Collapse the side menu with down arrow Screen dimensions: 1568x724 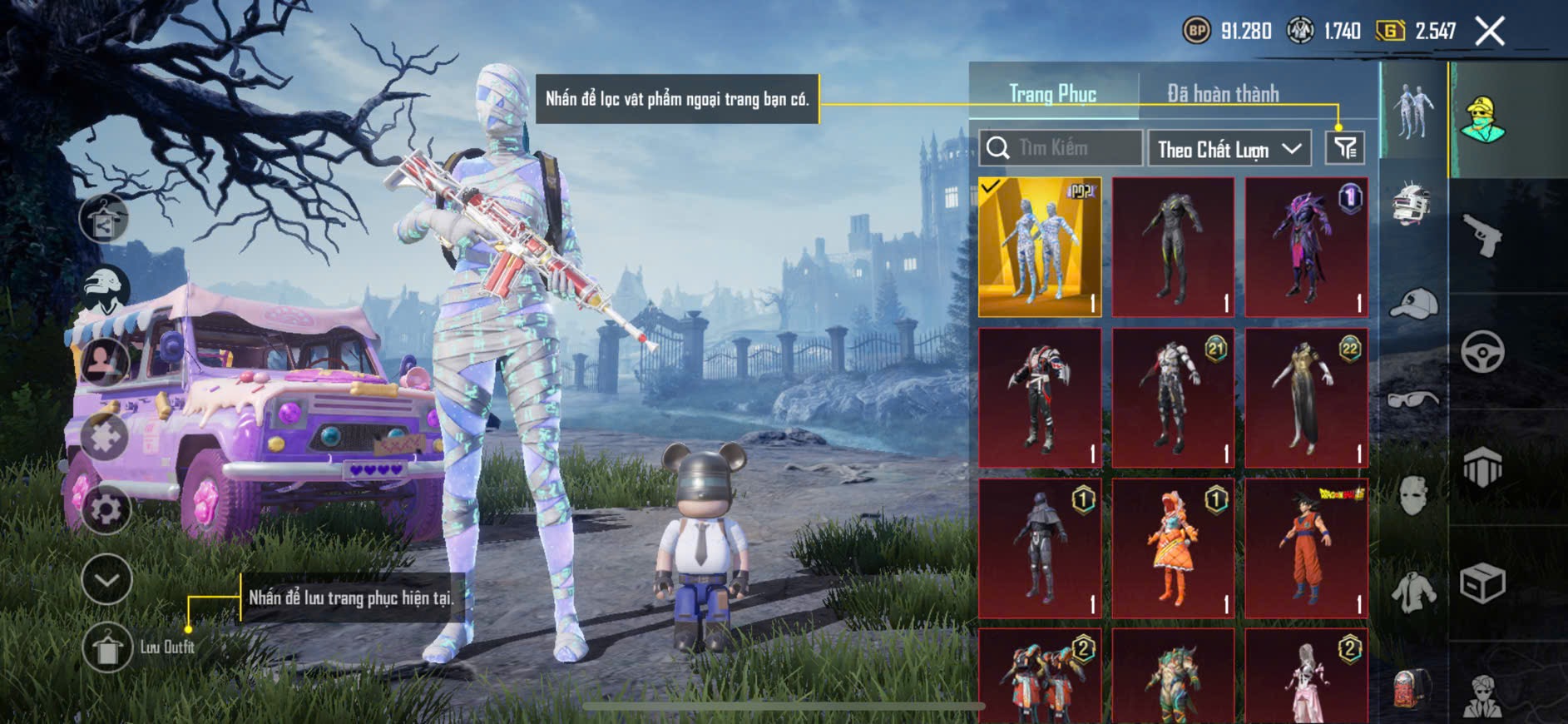[x=106, y=579]
